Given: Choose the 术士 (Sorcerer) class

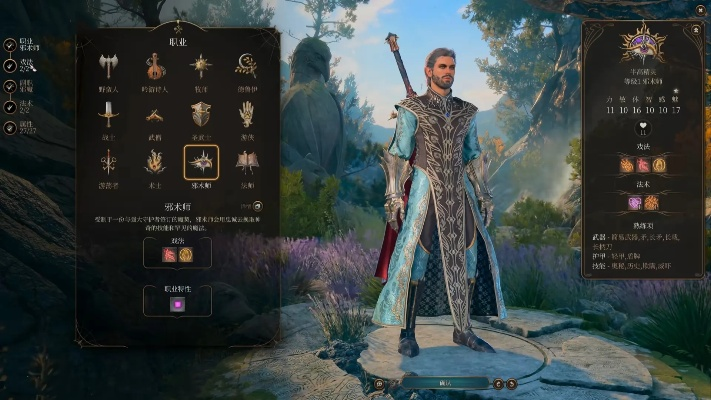Looking at the screenshot, I should (x=155, y=162).
